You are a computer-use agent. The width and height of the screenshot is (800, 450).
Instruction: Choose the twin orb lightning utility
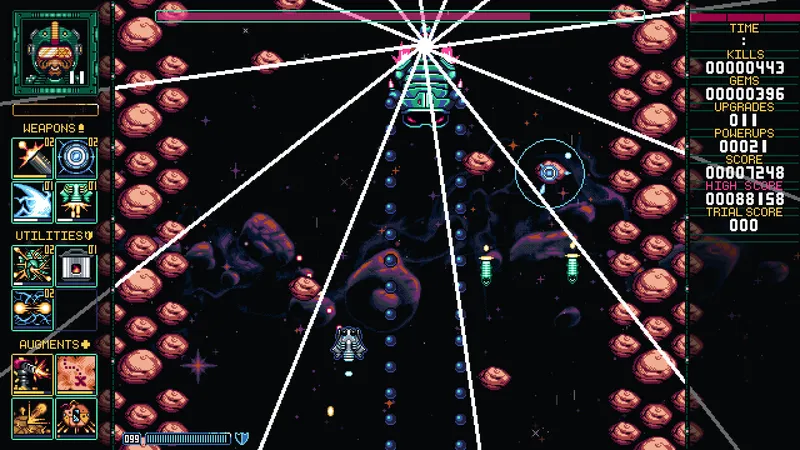[32, 308]
